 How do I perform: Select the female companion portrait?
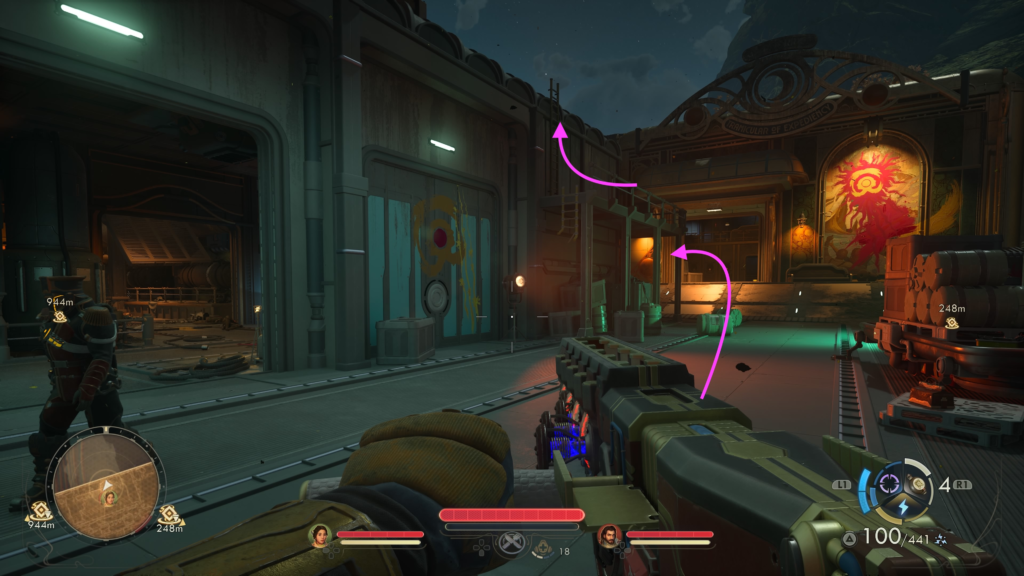pos(320,535)
